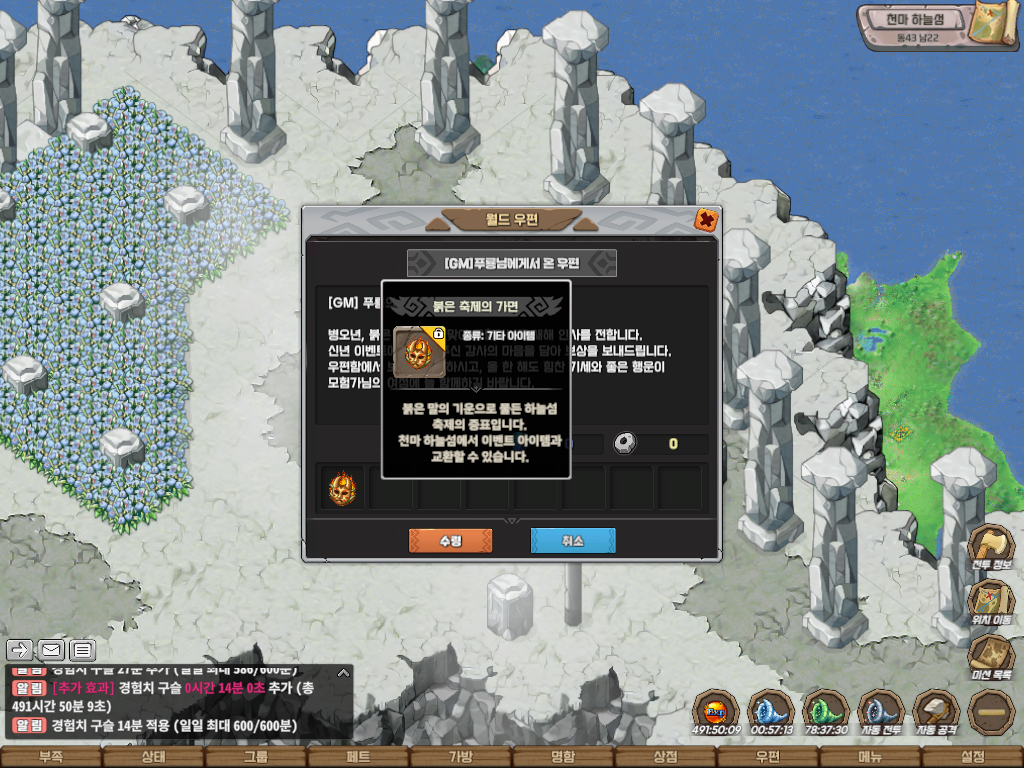
Task: Select the Exp orb buff icon
Action: tap(715, 711)
